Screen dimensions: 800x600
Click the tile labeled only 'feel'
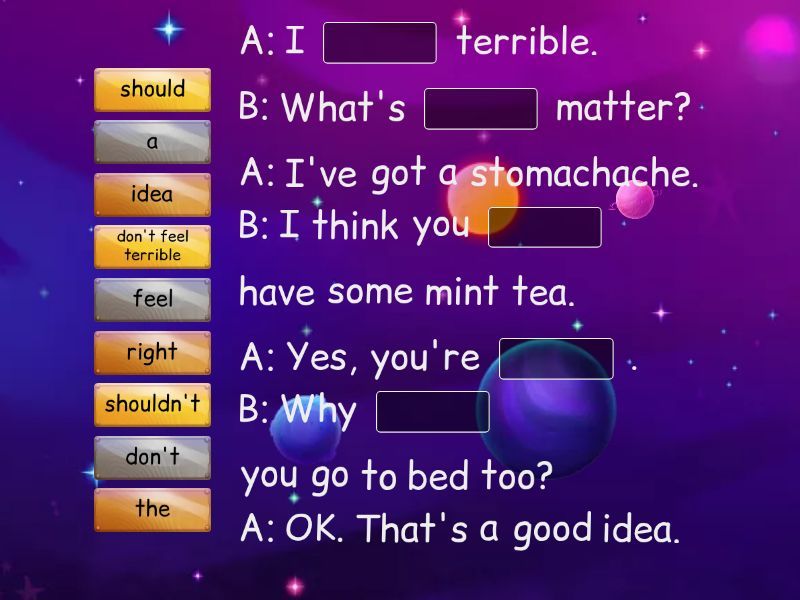152,299
